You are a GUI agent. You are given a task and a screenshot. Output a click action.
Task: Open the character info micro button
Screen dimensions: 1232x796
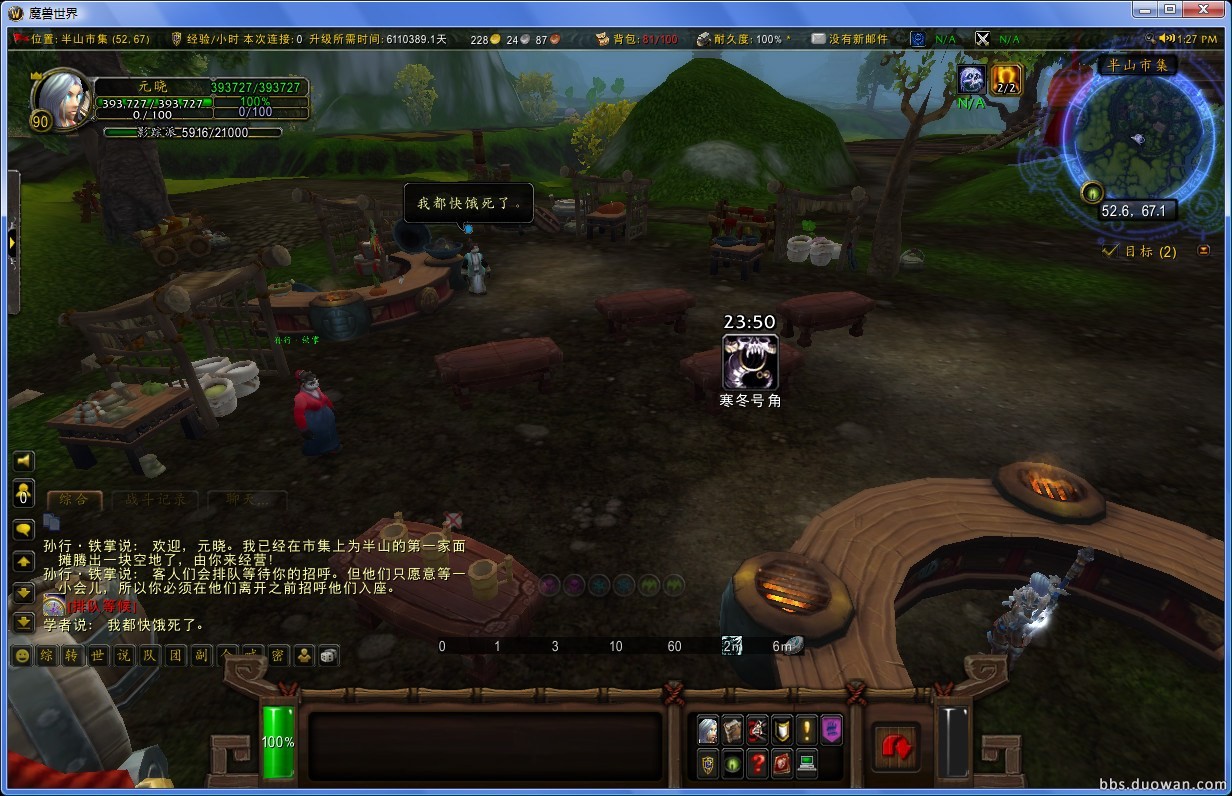708,729
